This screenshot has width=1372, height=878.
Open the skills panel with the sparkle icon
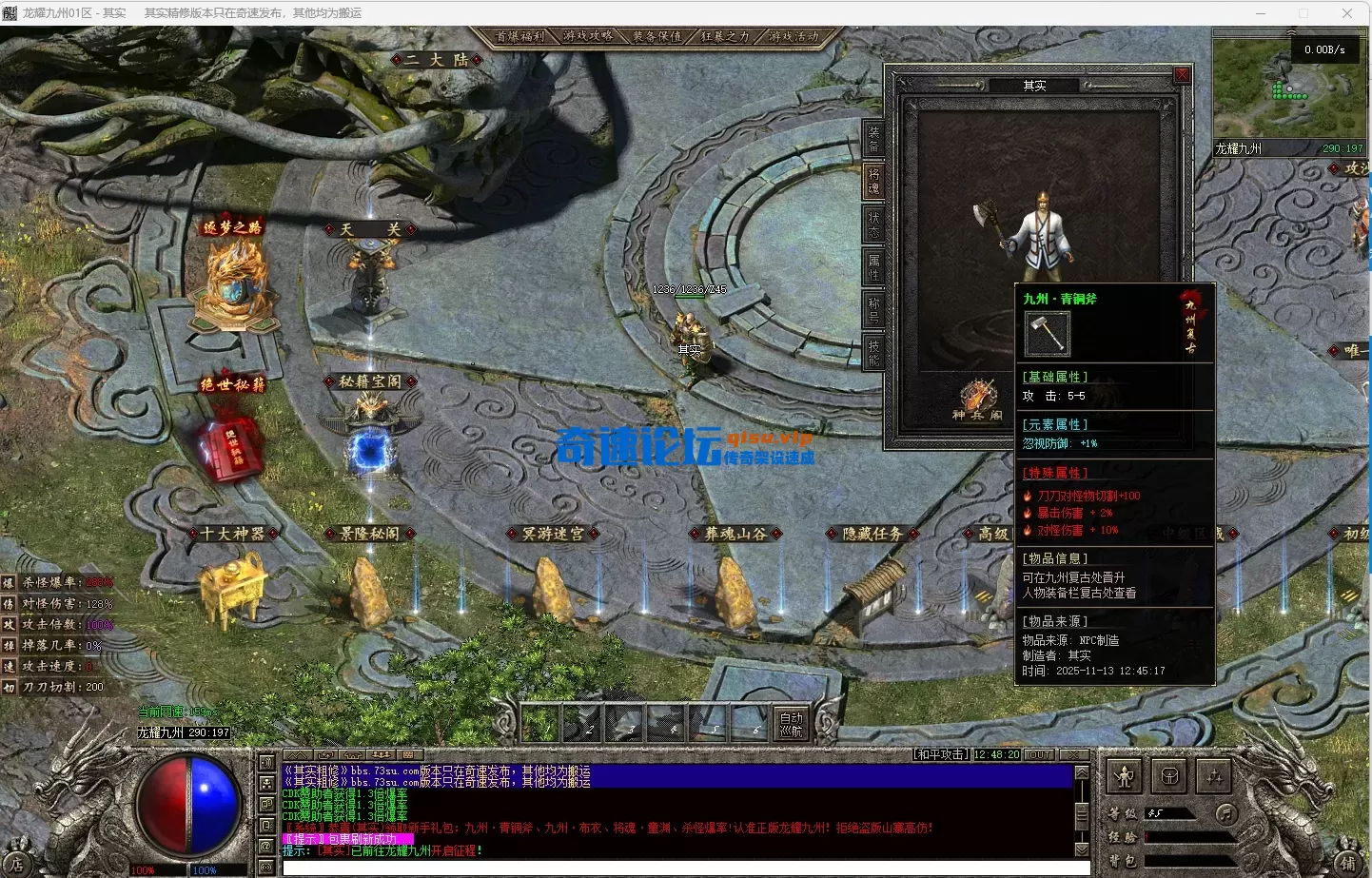(x=1215, y=774)
